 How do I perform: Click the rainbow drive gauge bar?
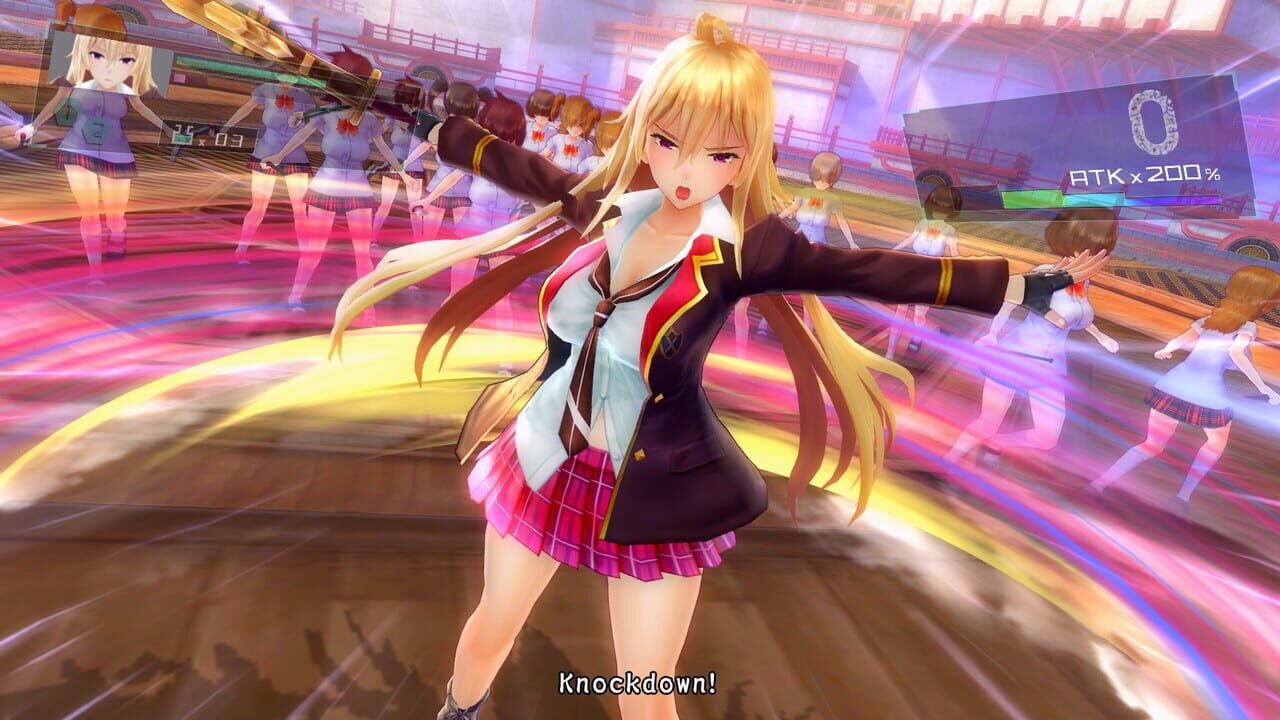1110,197
